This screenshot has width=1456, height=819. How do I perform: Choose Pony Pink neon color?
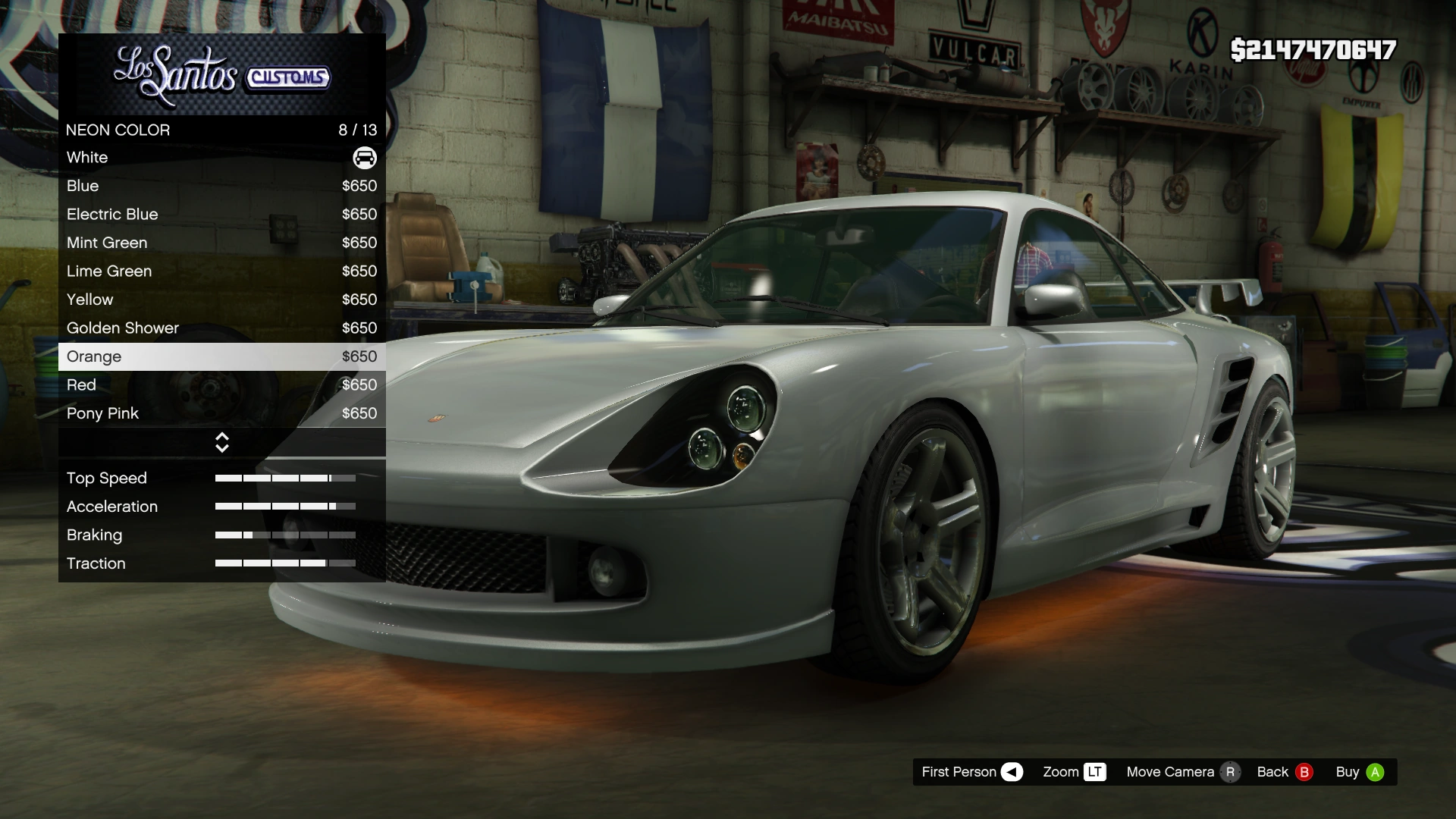point(221,413)
